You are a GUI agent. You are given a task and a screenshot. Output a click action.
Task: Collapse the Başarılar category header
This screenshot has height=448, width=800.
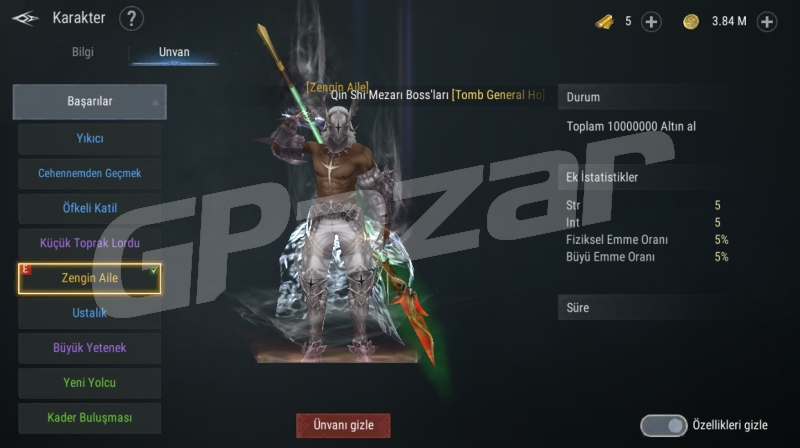coord(90,102)
